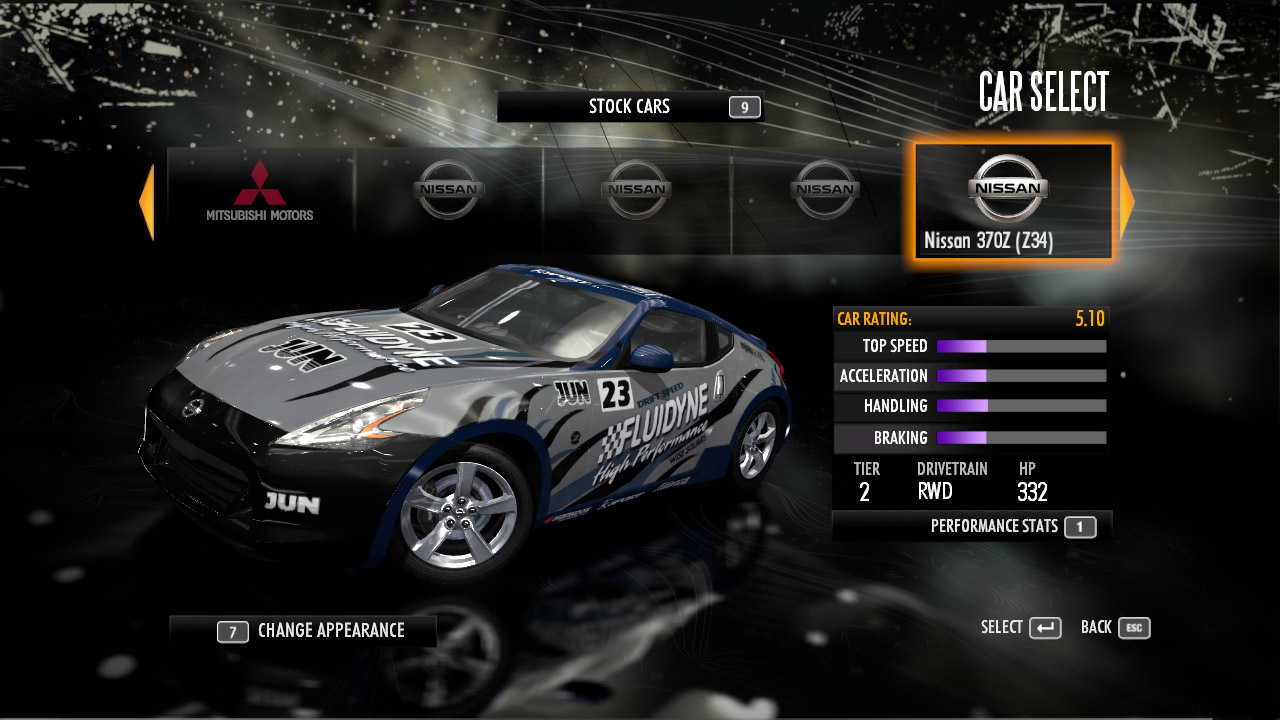Viewport: 1280px width, 720px height.
Task: Go Back to the previous screen
Action: coord(1115,628)
